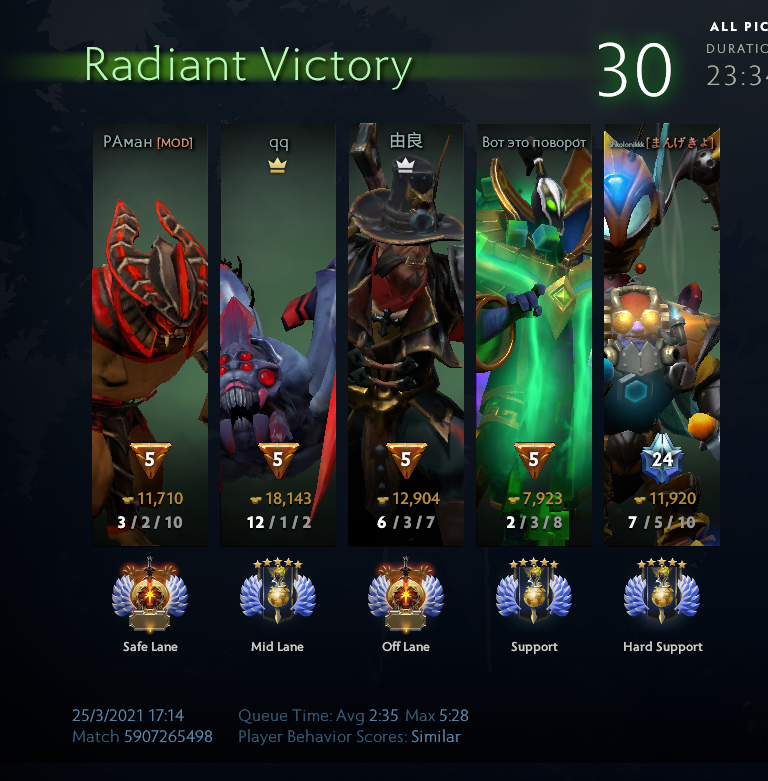
Task: Click the Safe Lane rank medal
Action: (x=150, y=597)
